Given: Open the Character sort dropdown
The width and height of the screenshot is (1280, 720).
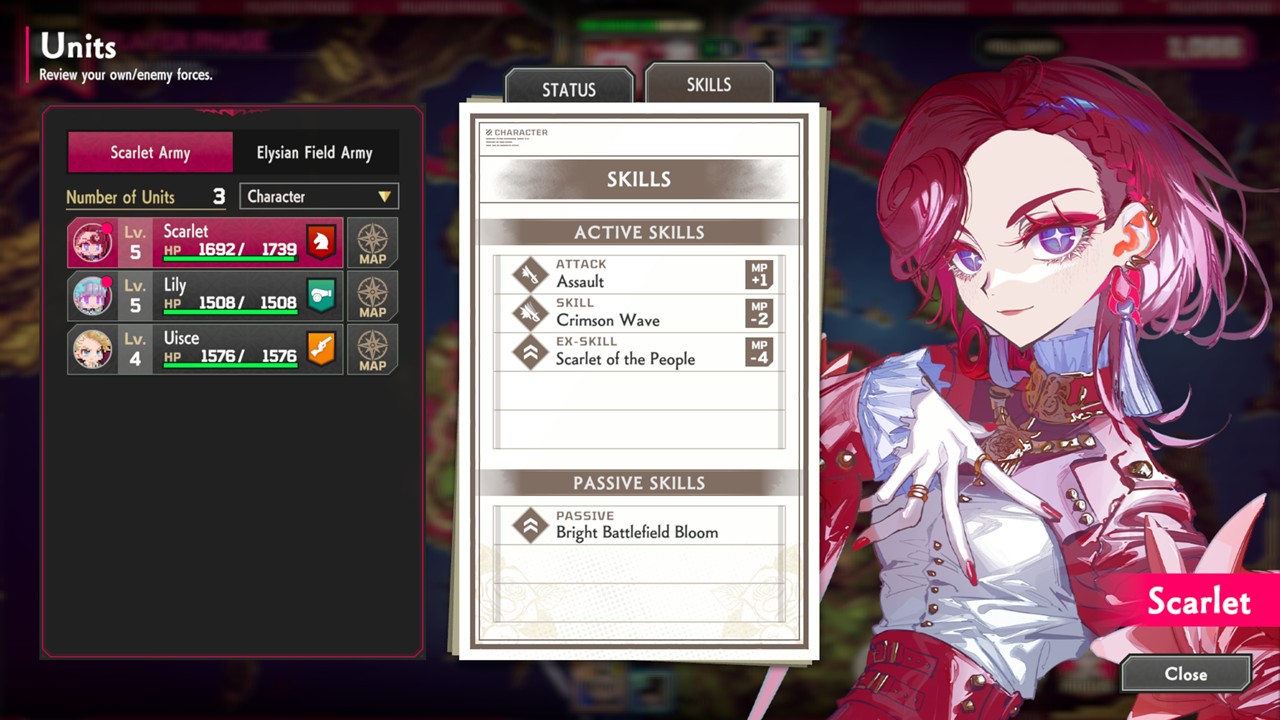Looking at the screenshot, I should pos(319,197).
